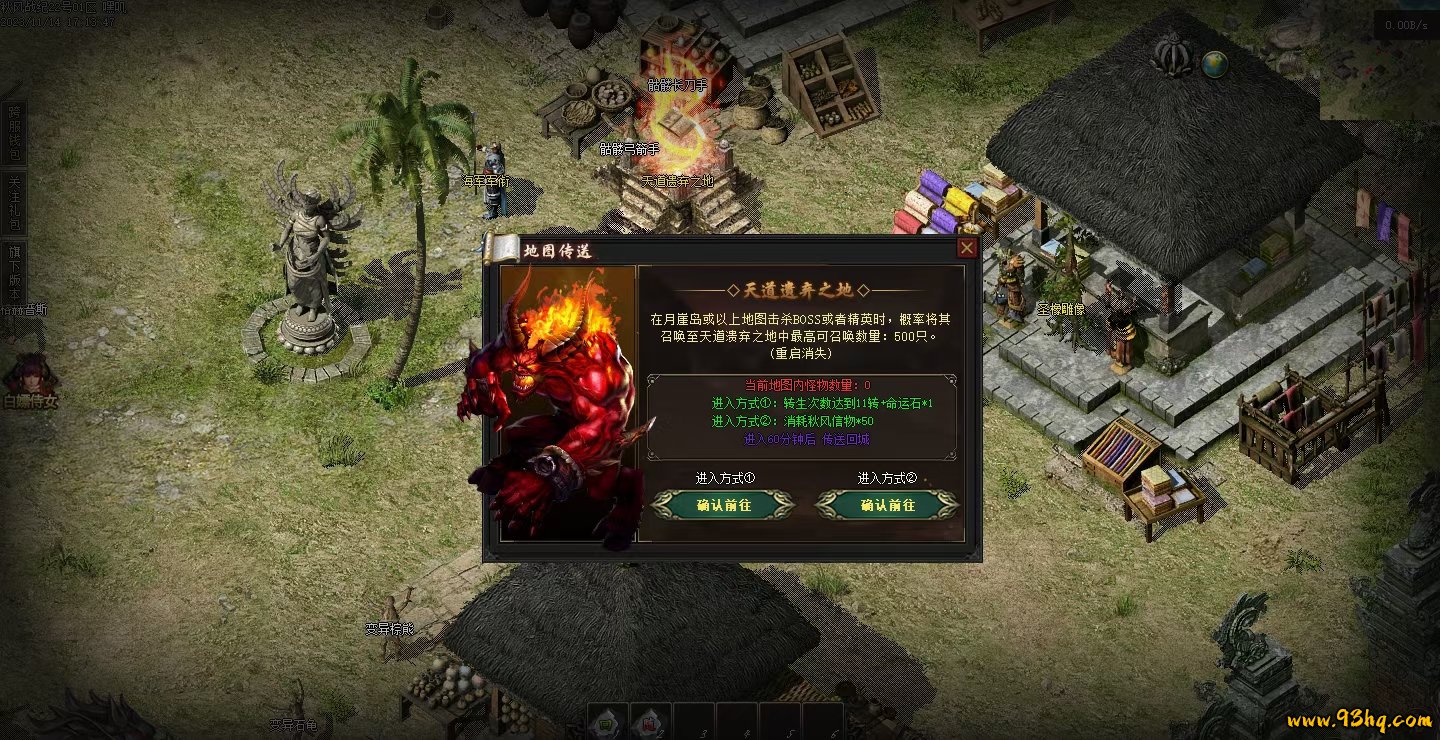Select the 白嫖侍女 portrait icon

pos(29,375)
